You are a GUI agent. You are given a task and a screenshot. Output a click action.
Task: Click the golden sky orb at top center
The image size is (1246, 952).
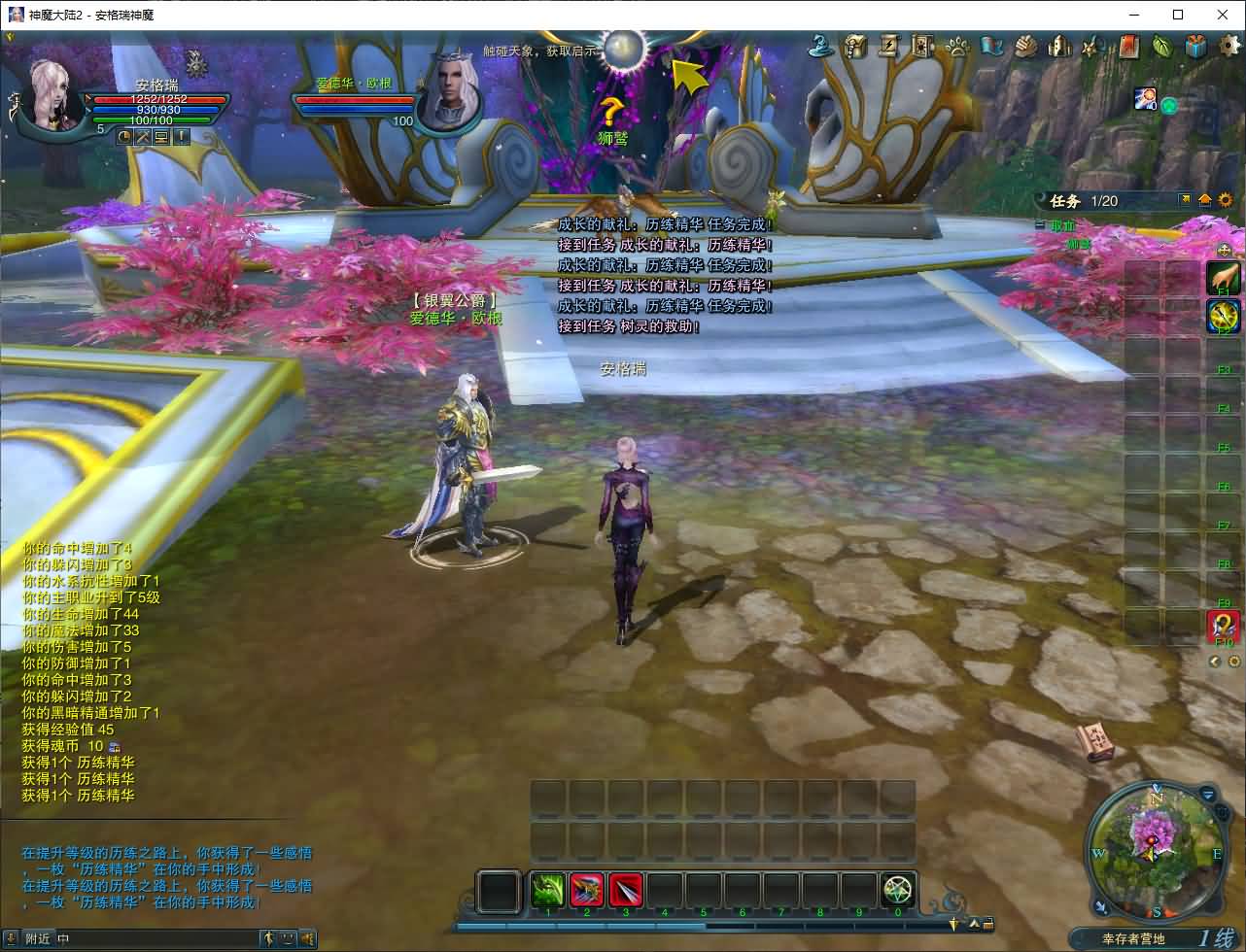click(x=624, y=47)
